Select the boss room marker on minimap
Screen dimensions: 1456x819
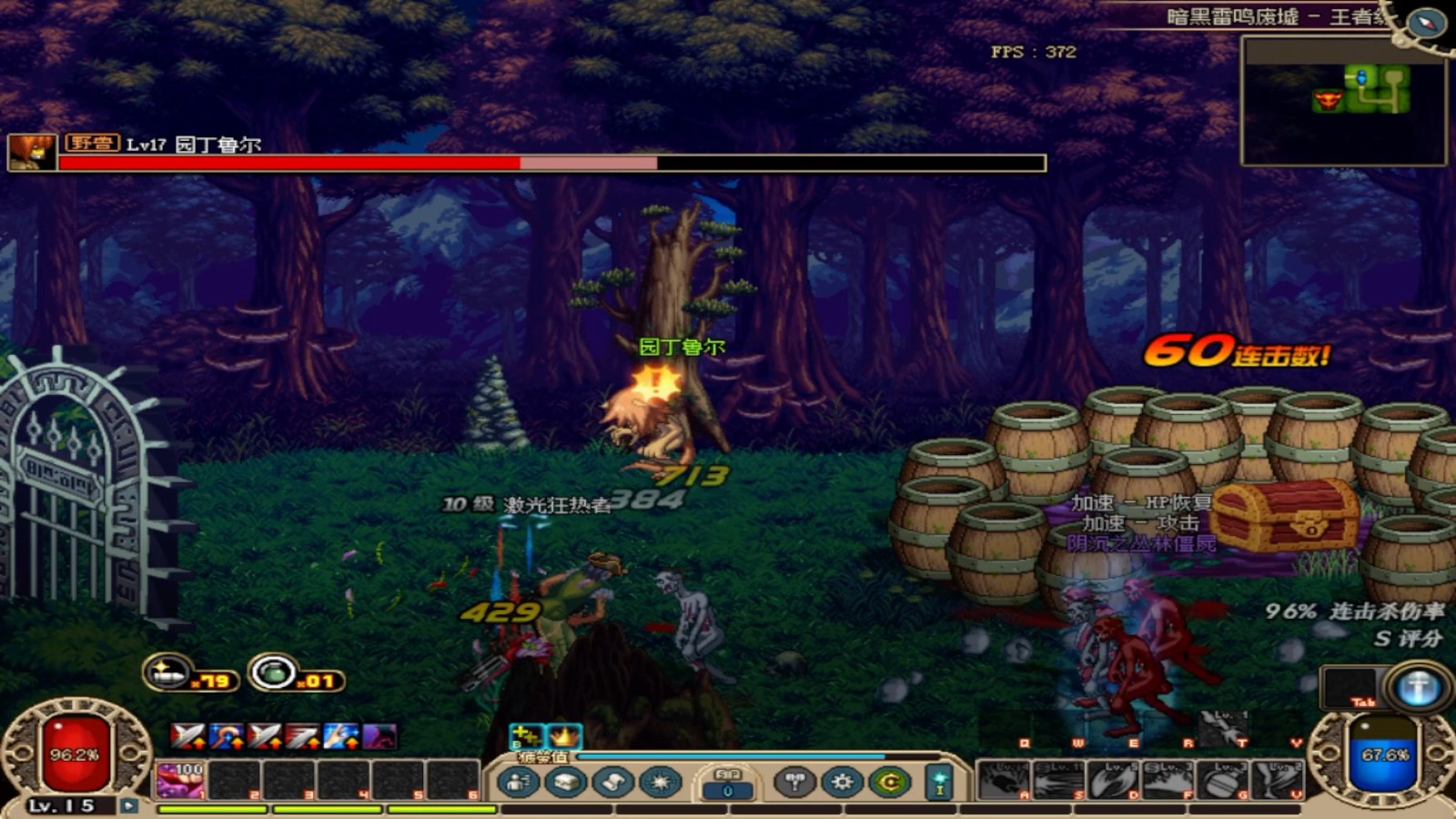(1328, 99)
